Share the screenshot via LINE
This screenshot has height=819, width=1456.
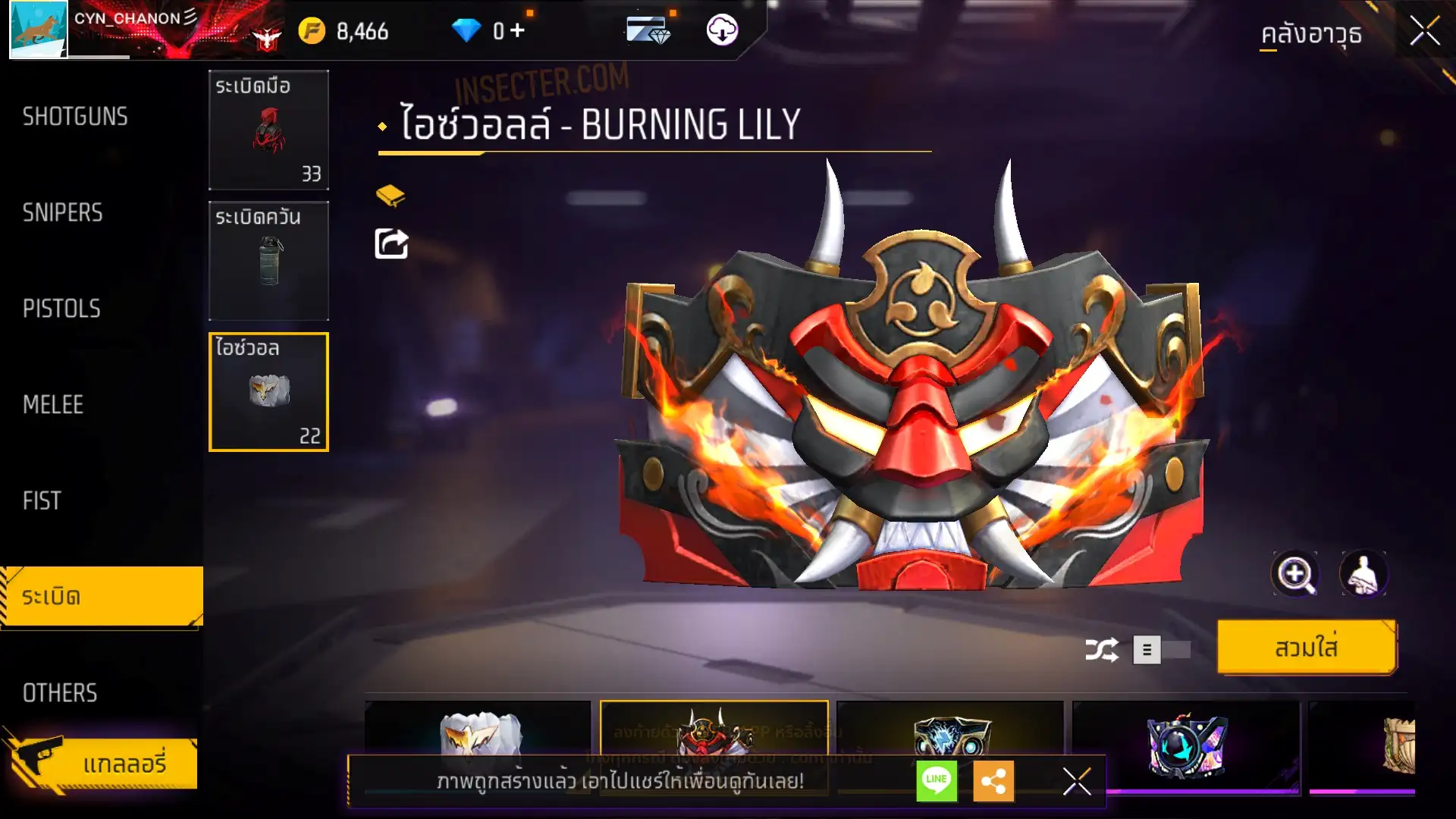(x=937, y=780)
